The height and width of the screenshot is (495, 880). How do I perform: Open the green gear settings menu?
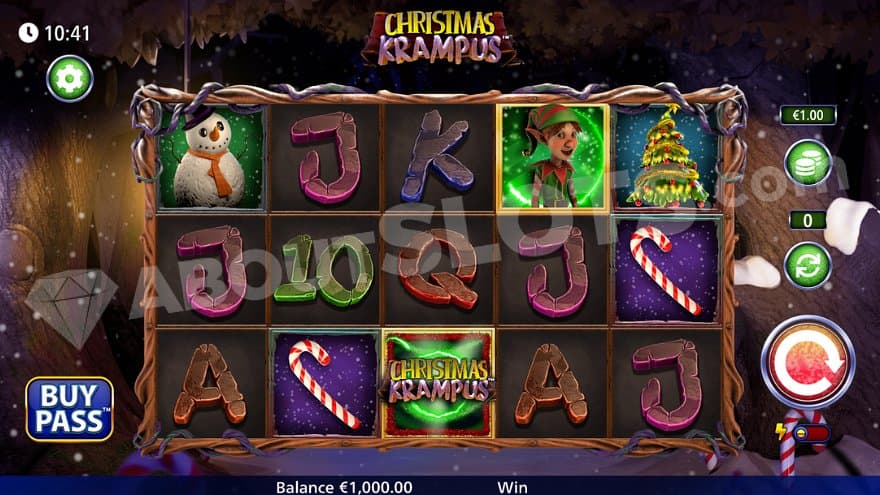coord(69,78)
